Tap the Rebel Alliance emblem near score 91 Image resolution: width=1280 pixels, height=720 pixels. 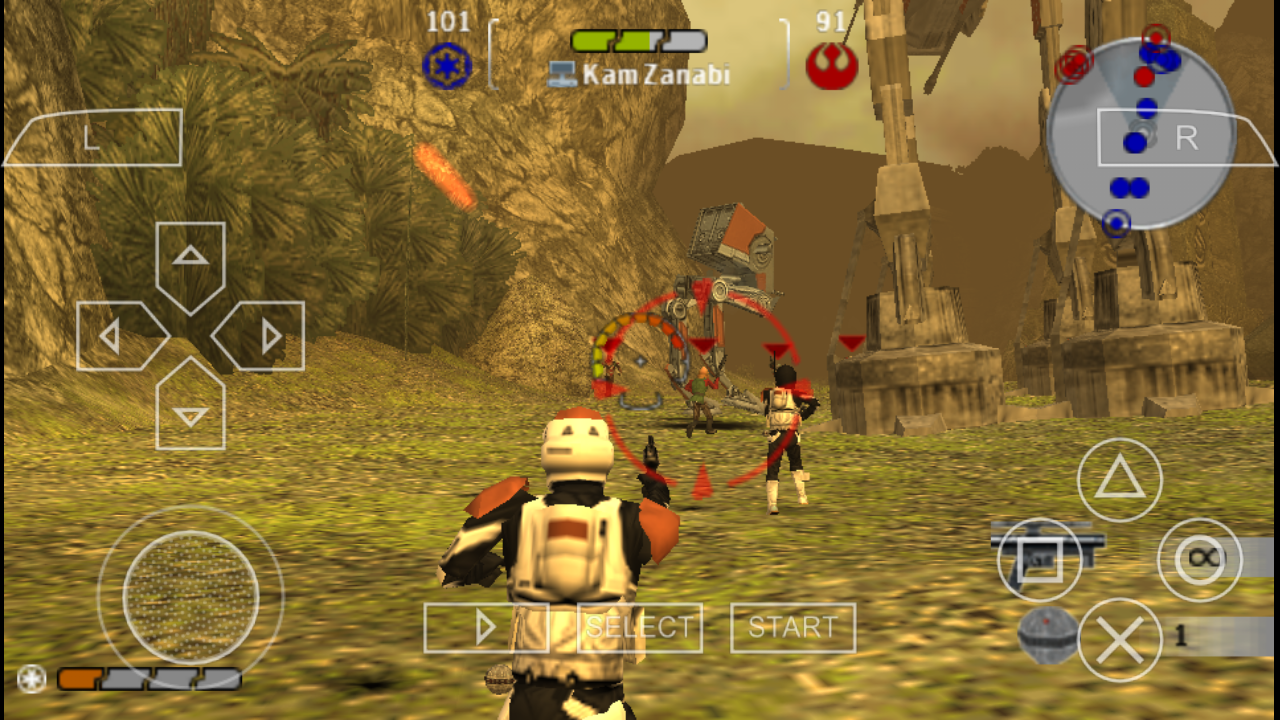(x=834, y=65)
